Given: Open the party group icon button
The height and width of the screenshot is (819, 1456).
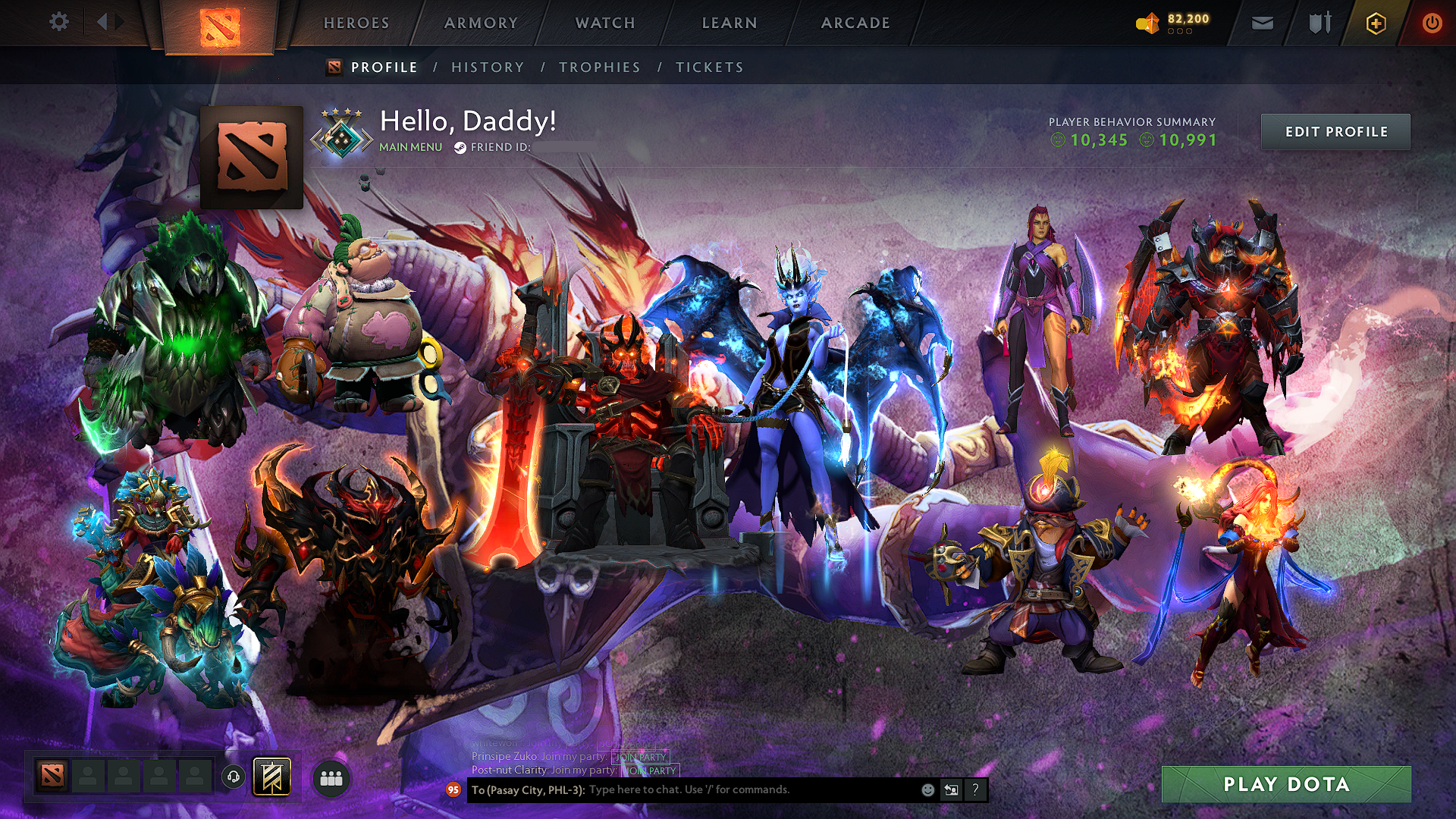Looking at the screenshot, I should click(331, 778).
